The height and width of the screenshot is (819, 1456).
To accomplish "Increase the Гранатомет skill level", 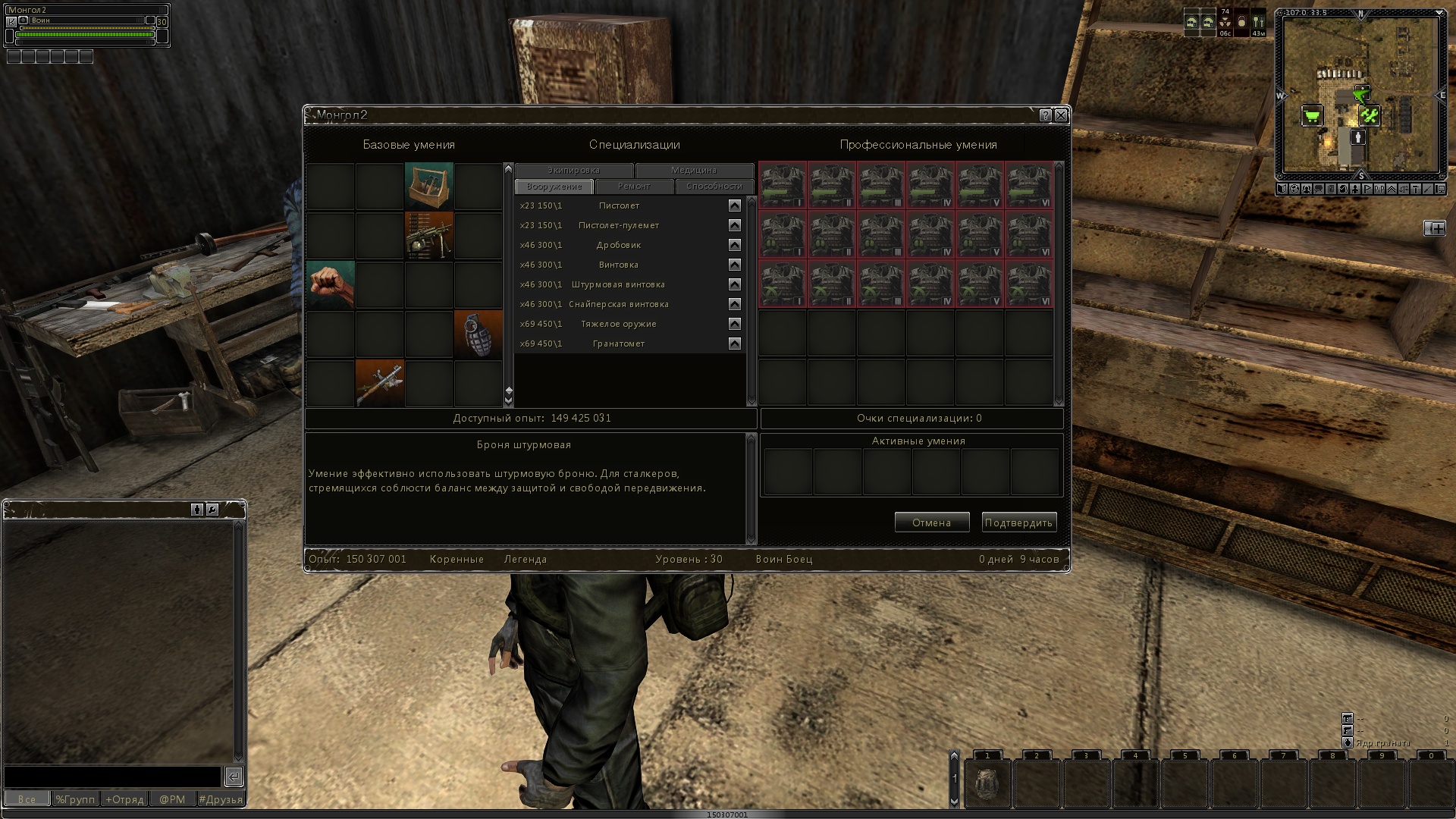I will coord(734,344).
